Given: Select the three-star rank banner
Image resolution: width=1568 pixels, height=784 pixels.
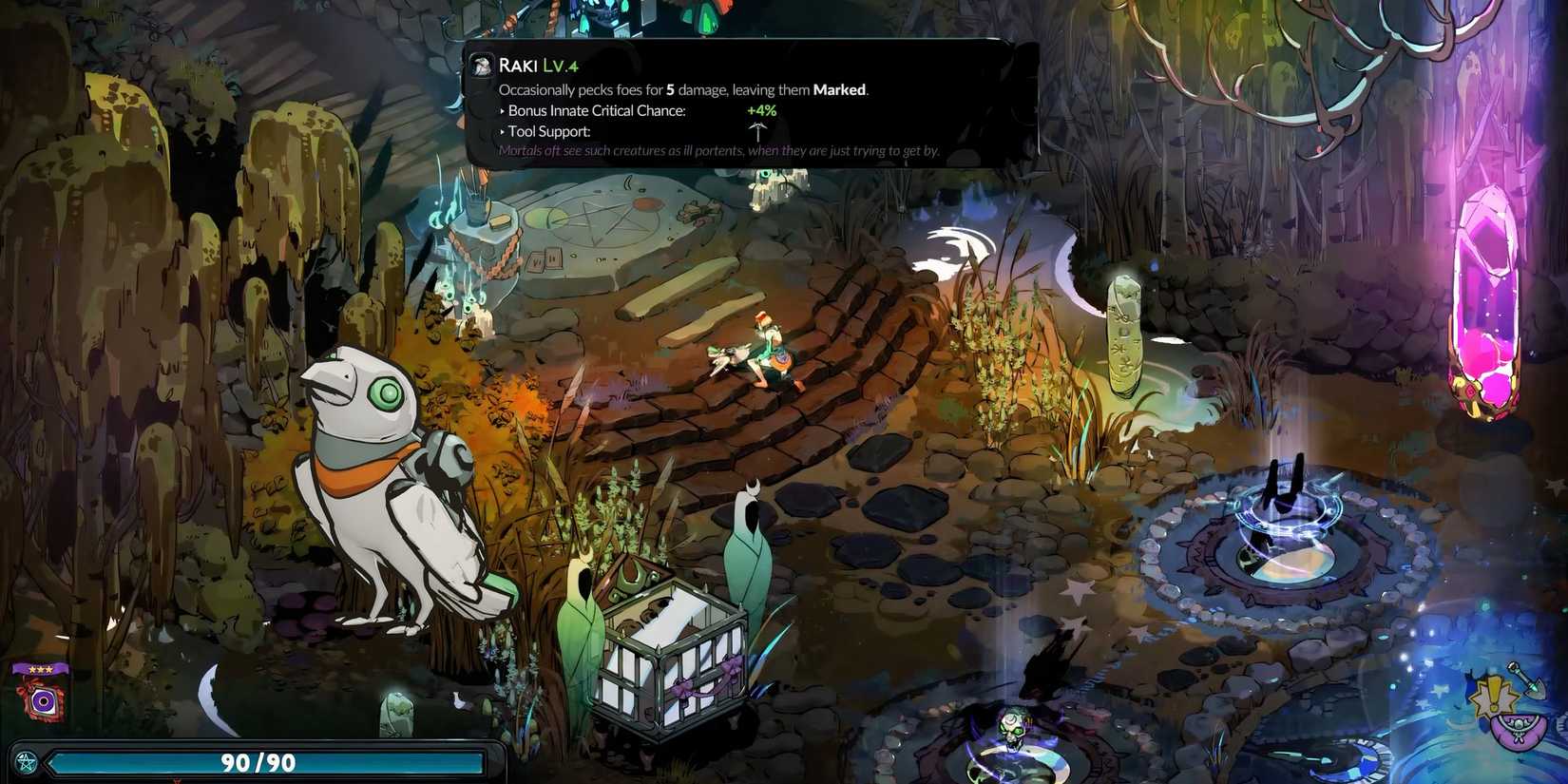Looking at the screenshot, I should (x=41, y=668).
